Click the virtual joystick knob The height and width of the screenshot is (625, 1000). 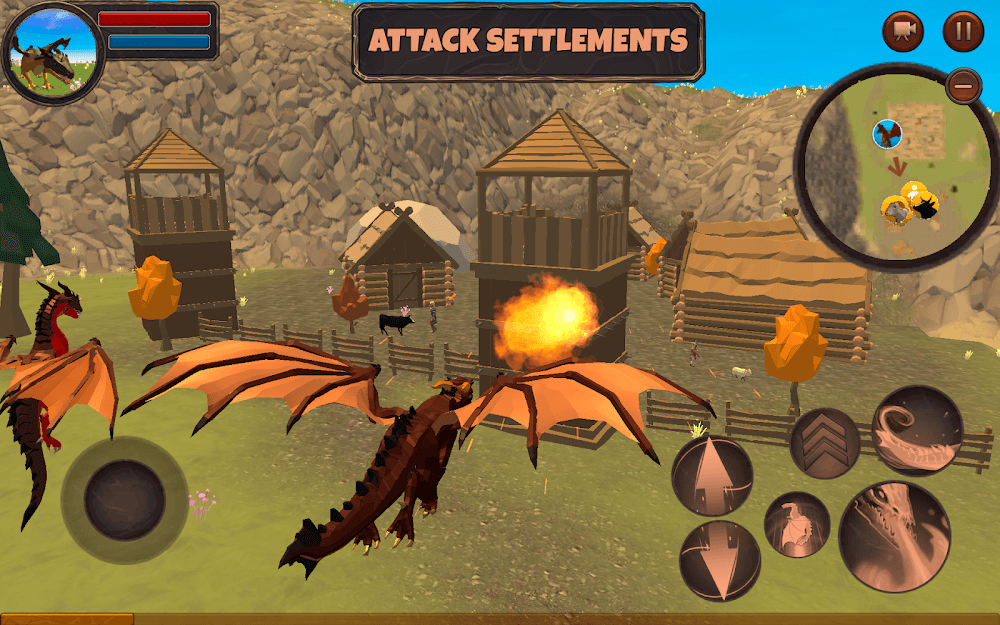(x=124, y=500)
